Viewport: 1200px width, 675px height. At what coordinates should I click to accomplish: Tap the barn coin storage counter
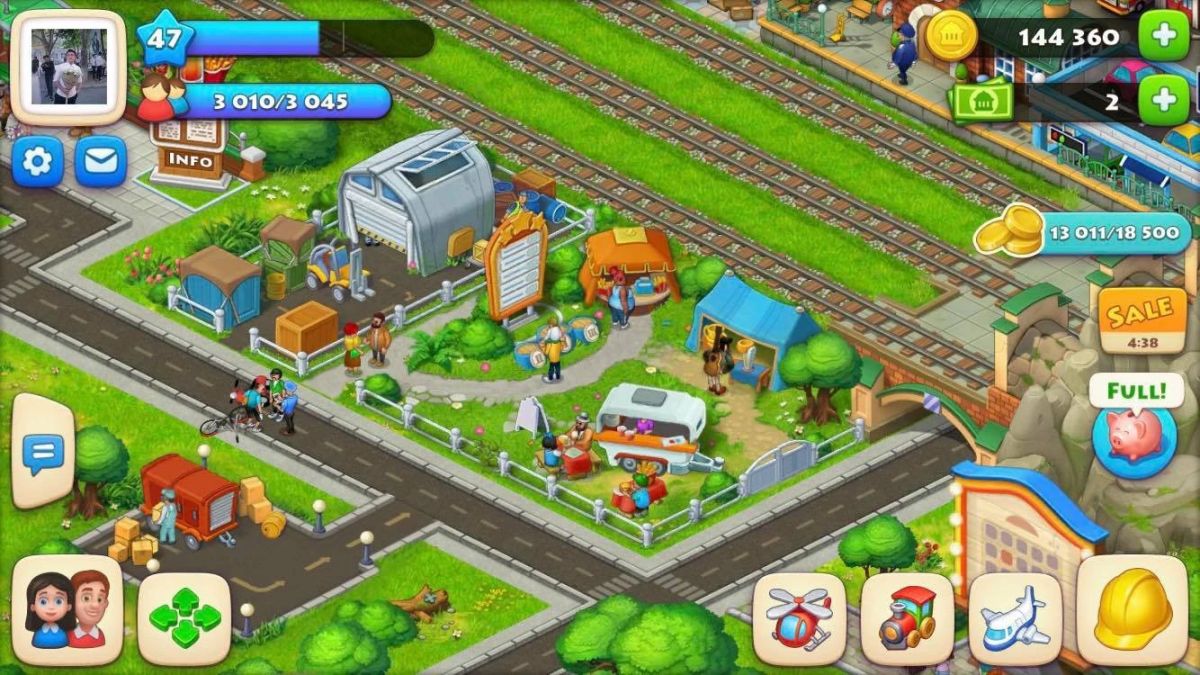[1090, 234]
